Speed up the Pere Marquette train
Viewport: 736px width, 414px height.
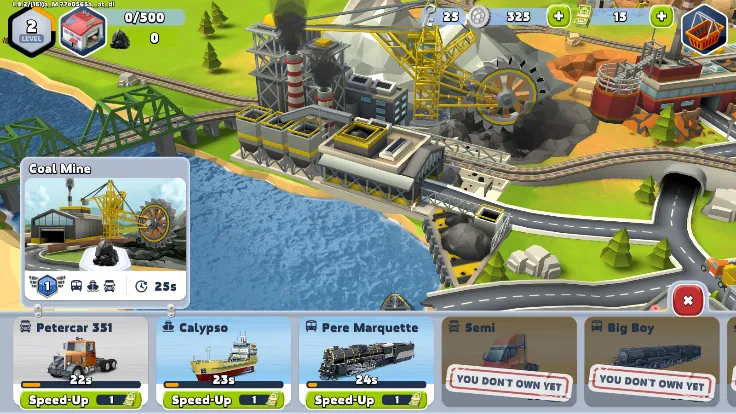pos(366,399)
